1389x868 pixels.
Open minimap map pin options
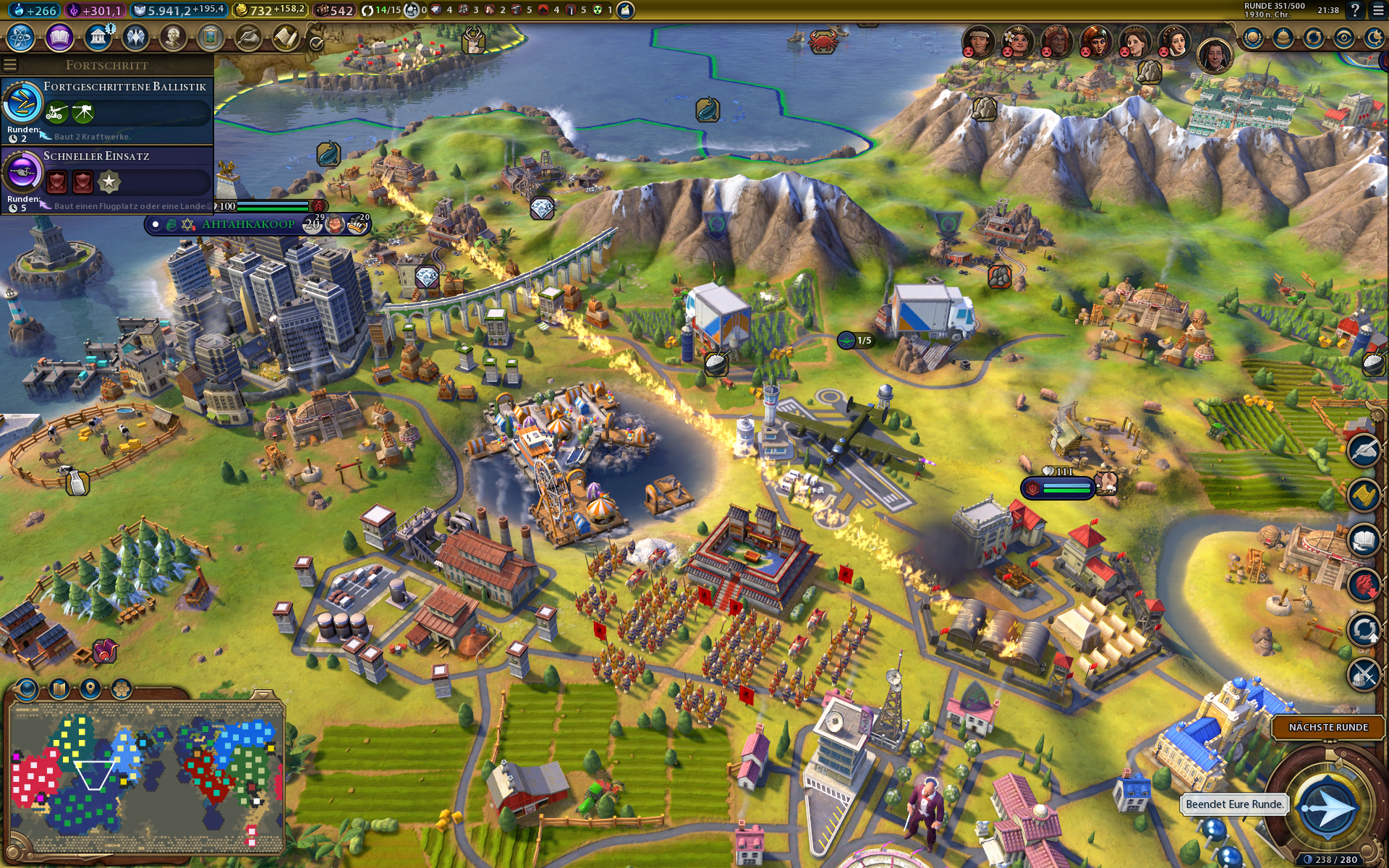coord(90,688)
